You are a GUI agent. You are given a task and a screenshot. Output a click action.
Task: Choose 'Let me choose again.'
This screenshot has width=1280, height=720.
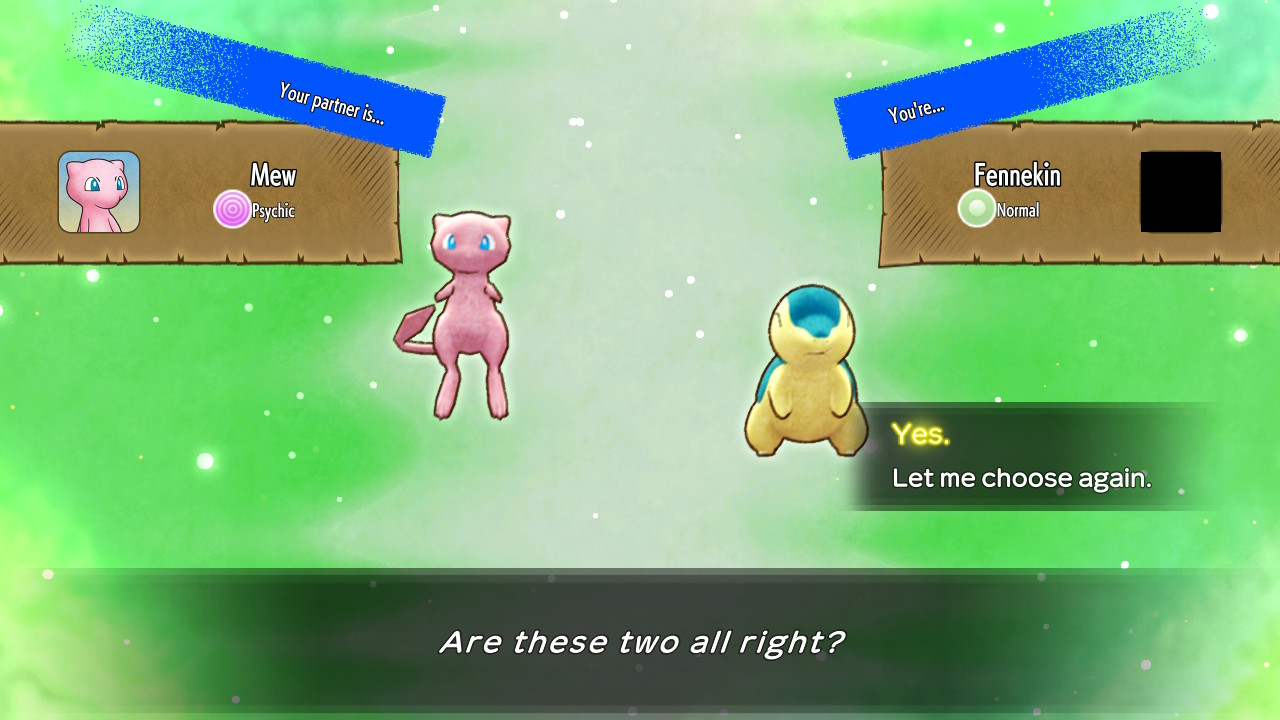(1021, 478)
